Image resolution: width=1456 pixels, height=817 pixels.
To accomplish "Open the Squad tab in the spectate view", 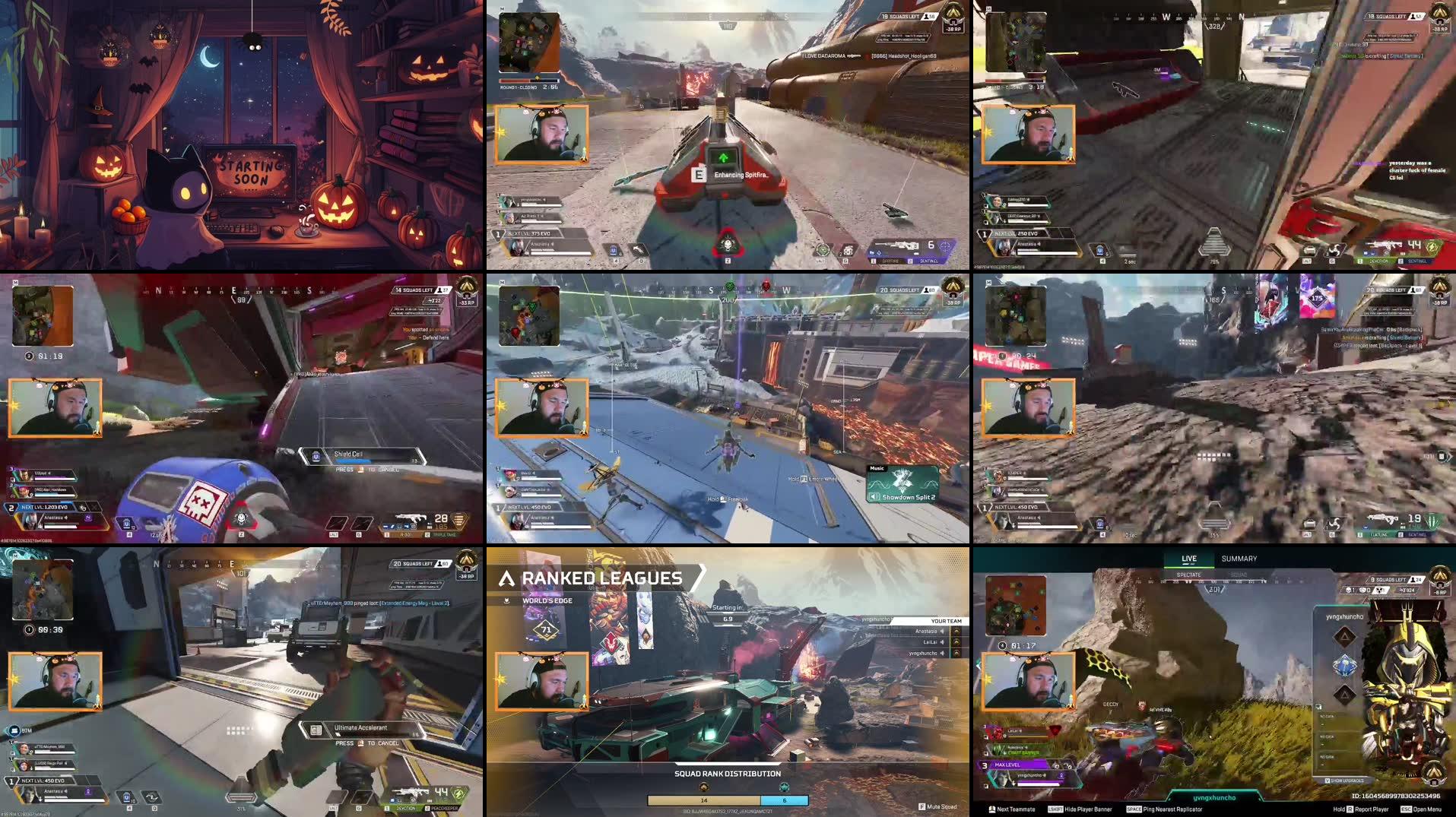I will click(1238, 575).
